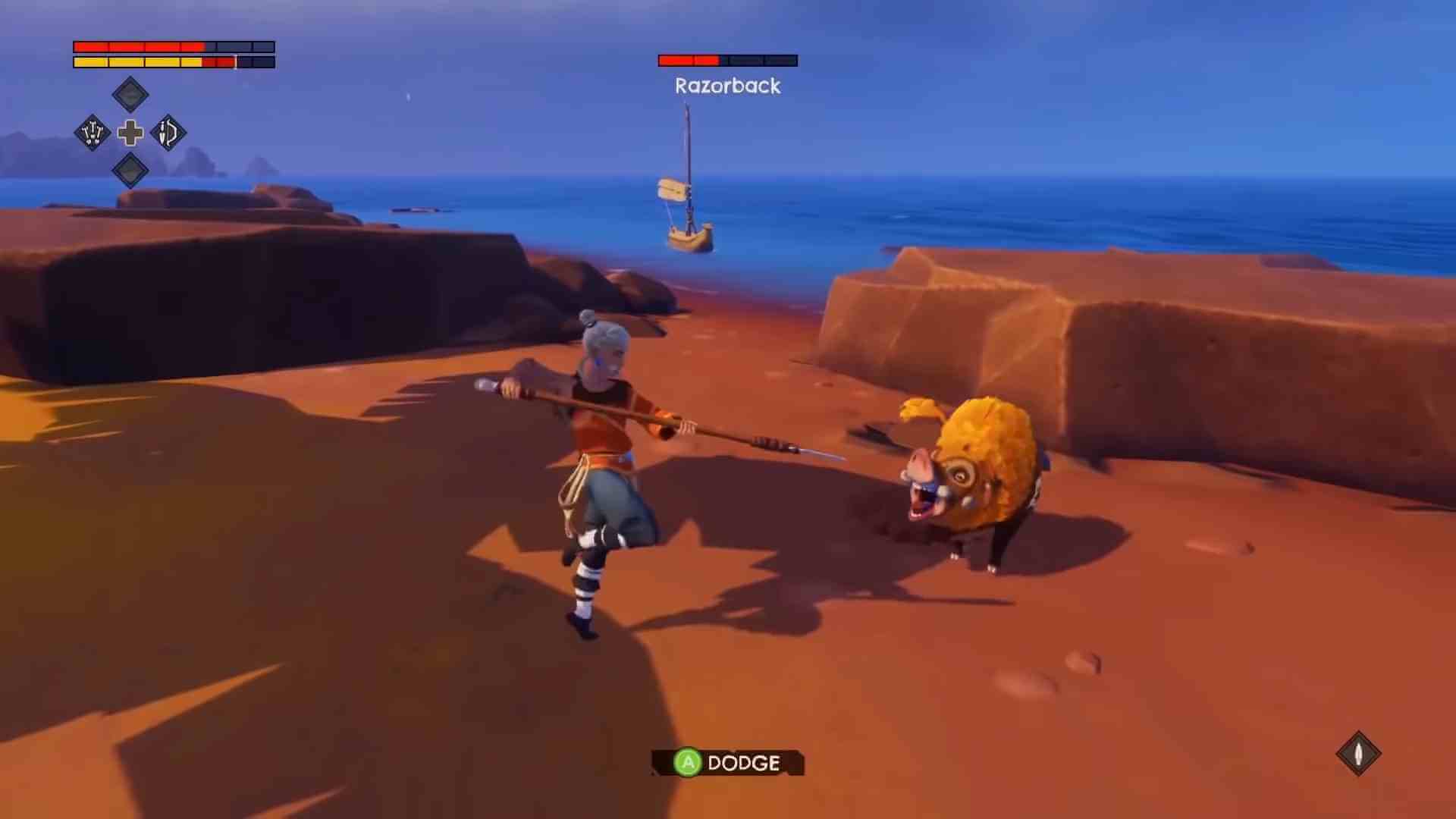
Task: Toggle the bow slot active state
Action: tap(168, 133)
